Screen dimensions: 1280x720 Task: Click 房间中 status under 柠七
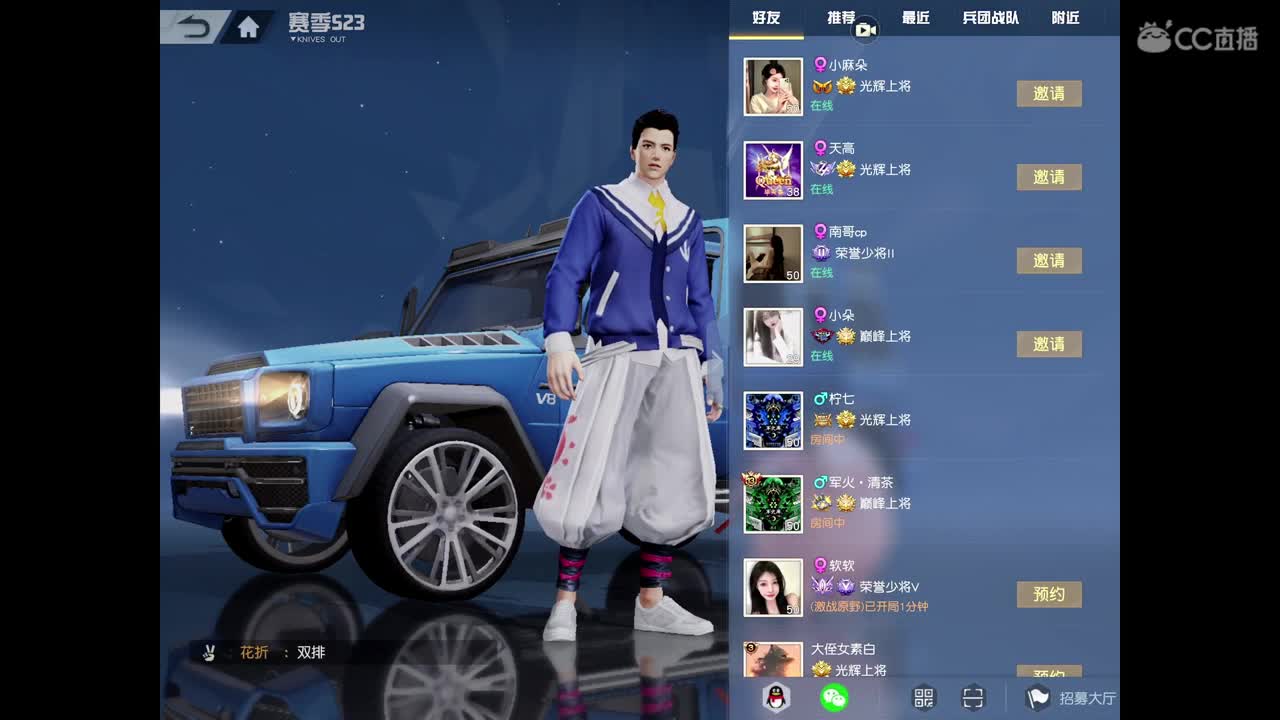[x=827, y=440]
